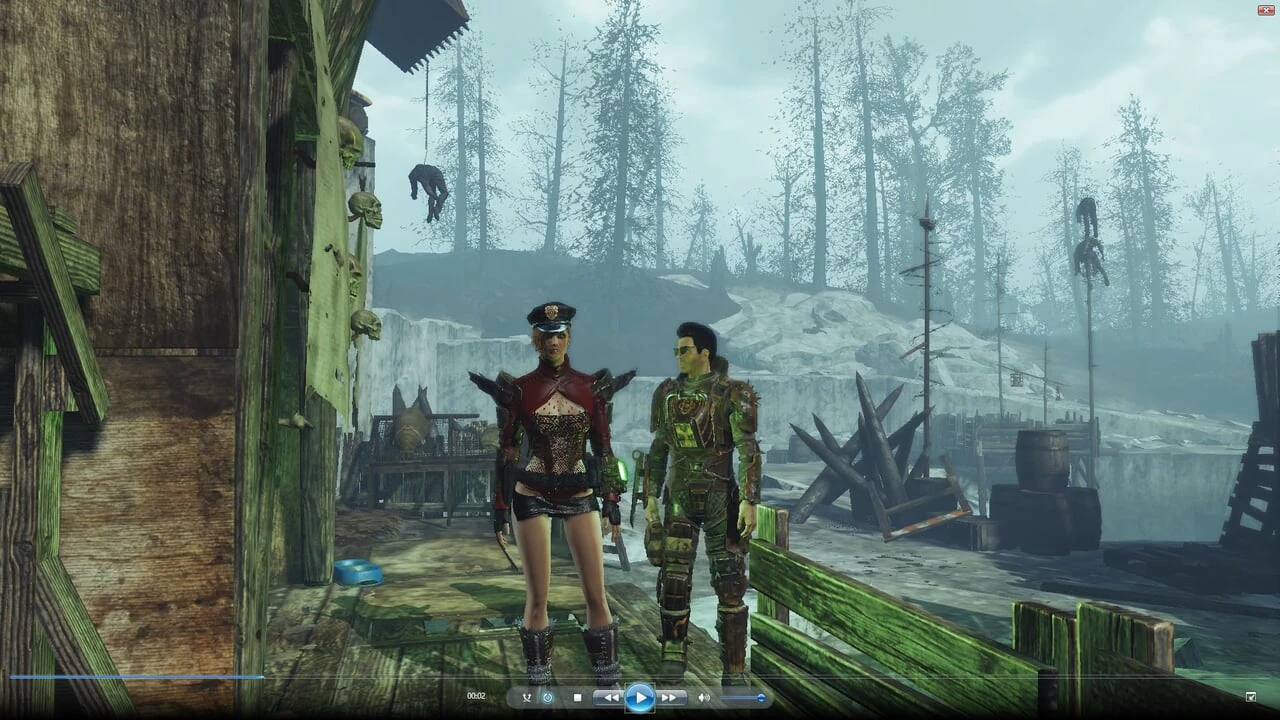Click the Stop button to halt playback
The width and height of the screenshot is (1280, 720).
tap(577, 697)
